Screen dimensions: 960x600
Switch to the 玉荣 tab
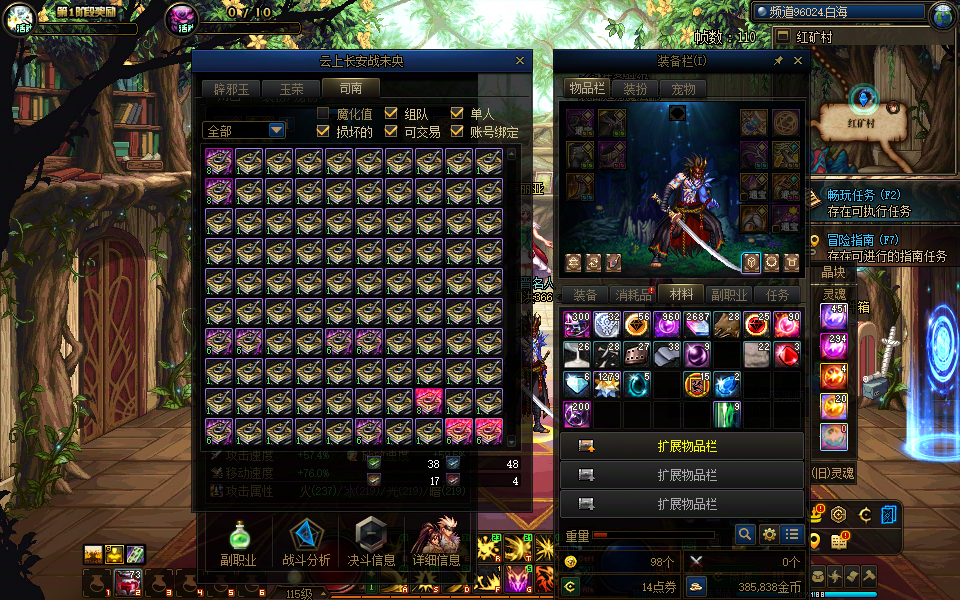point(290,89)
